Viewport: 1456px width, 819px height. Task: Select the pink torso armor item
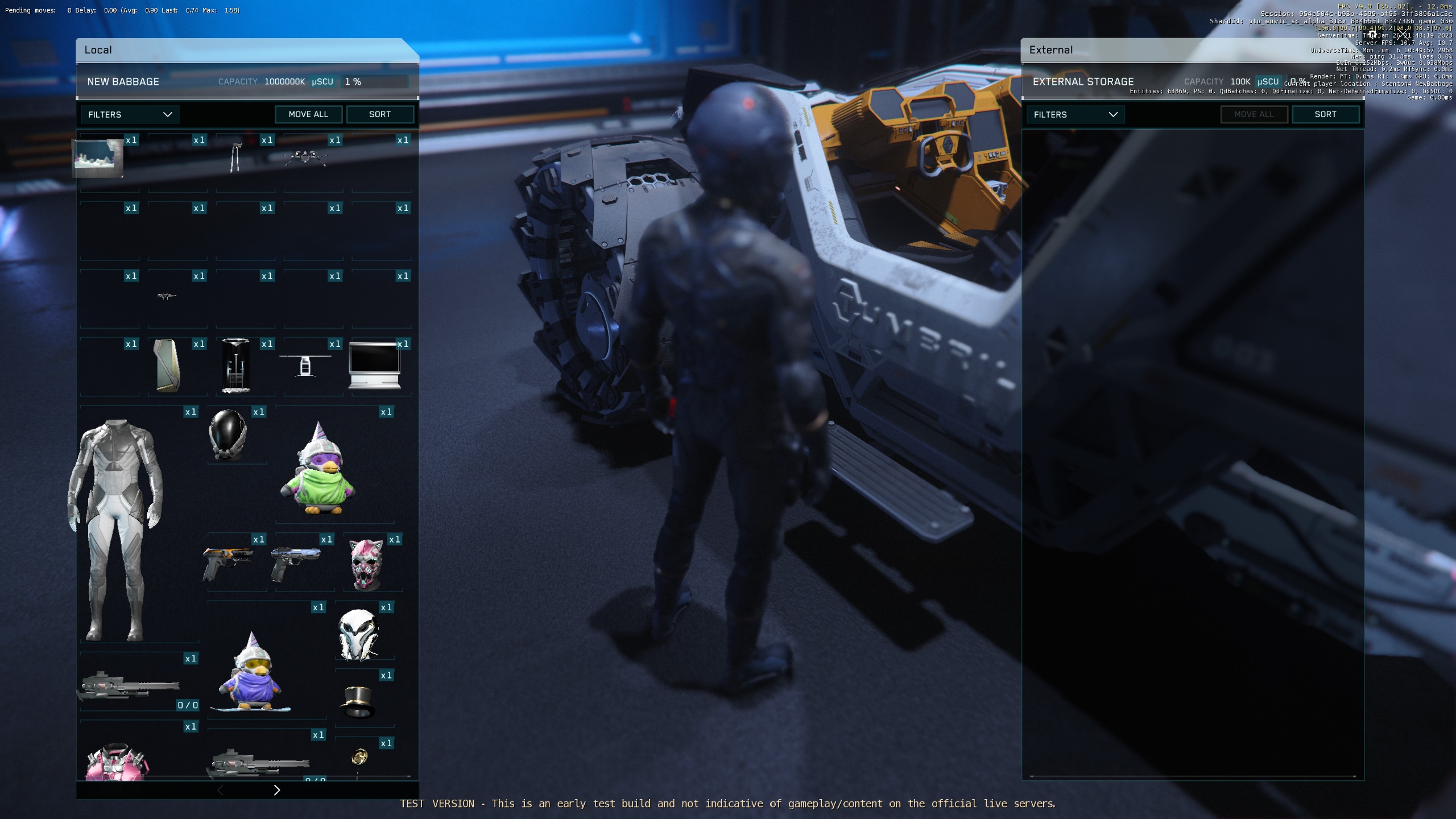click(117, 762)
